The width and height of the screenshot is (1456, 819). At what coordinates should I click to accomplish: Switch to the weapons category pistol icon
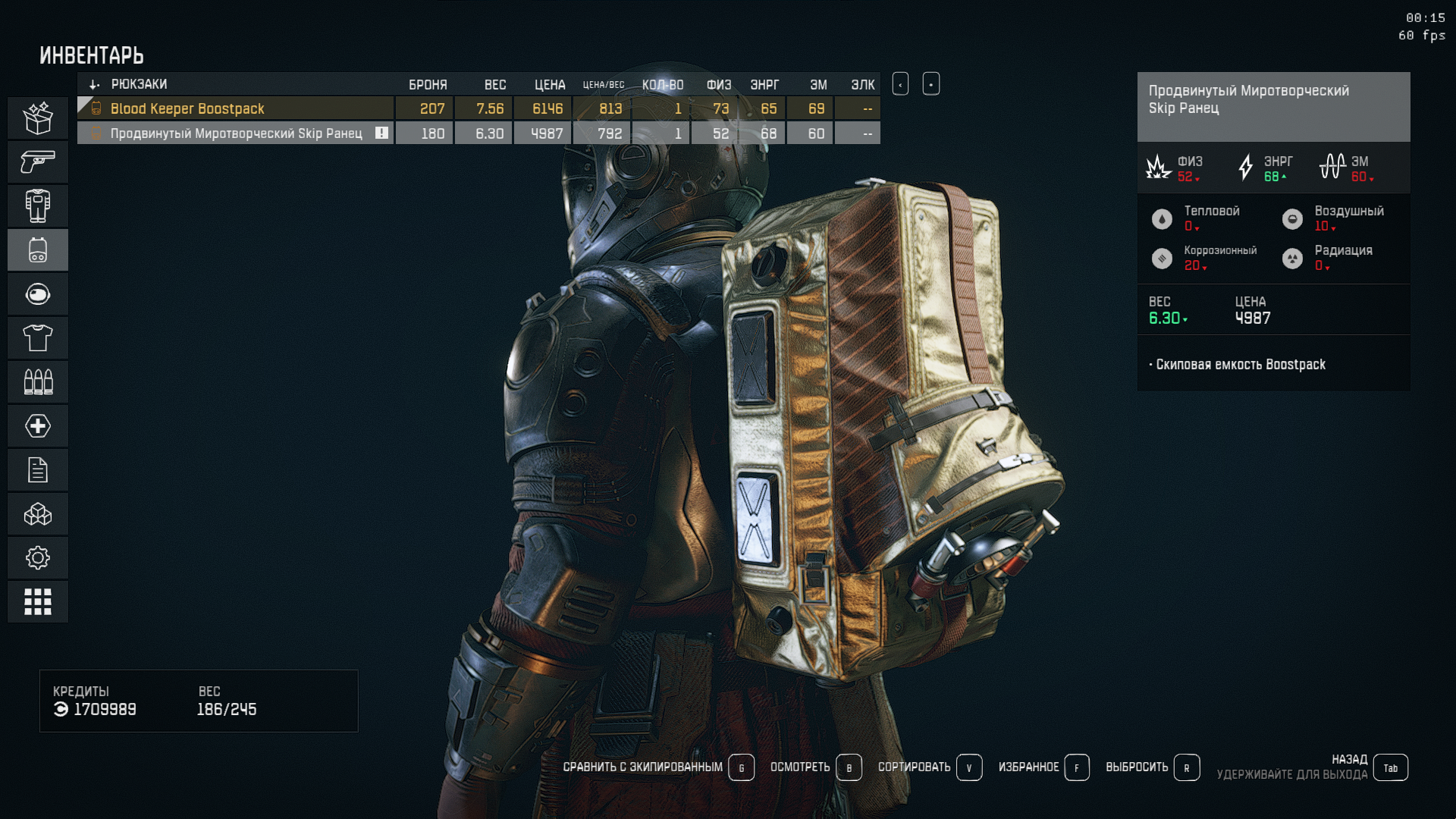coord(38,162)
